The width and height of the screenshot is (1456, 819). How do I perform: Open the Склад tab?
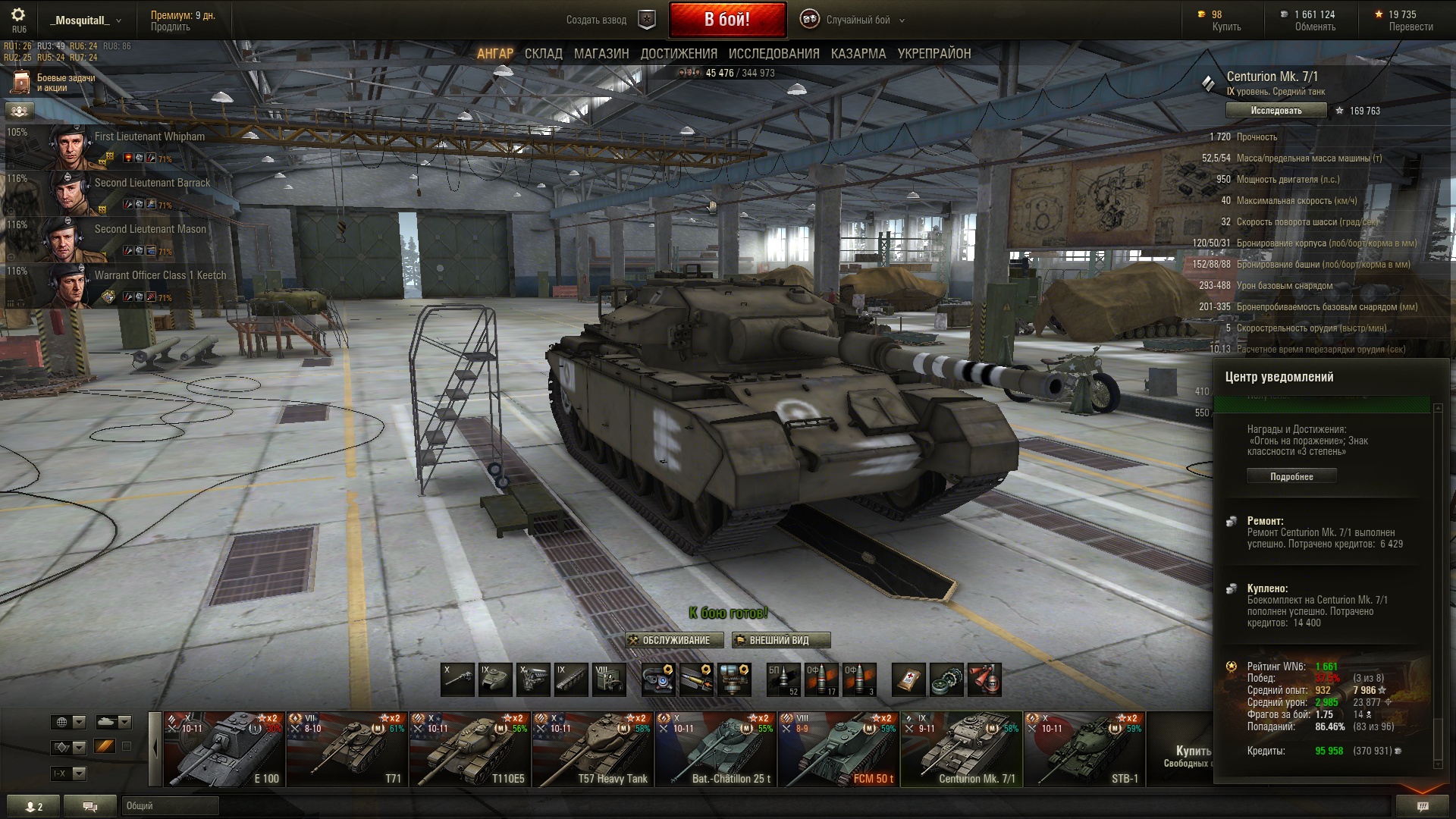[x=543, y=54]
